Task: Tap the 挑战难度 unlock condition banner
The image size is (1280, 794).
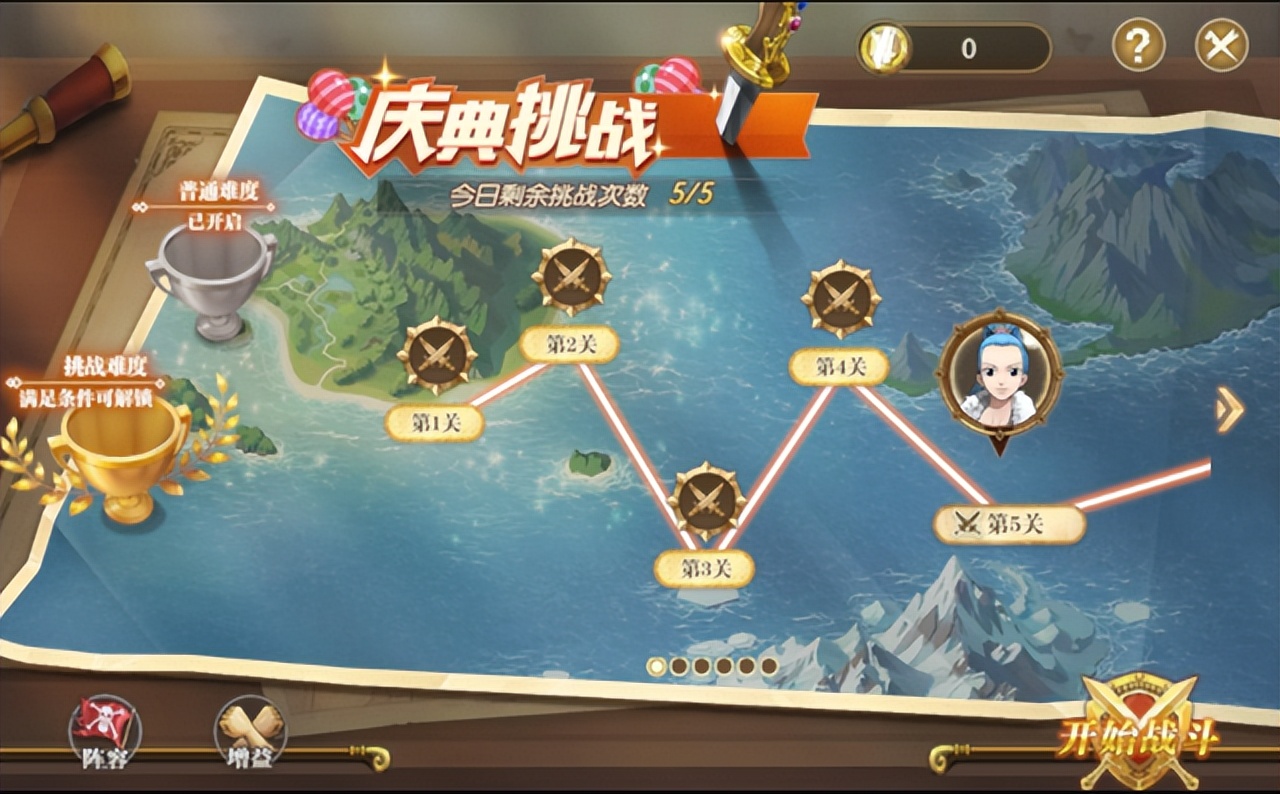Action: tap(86, 380)
